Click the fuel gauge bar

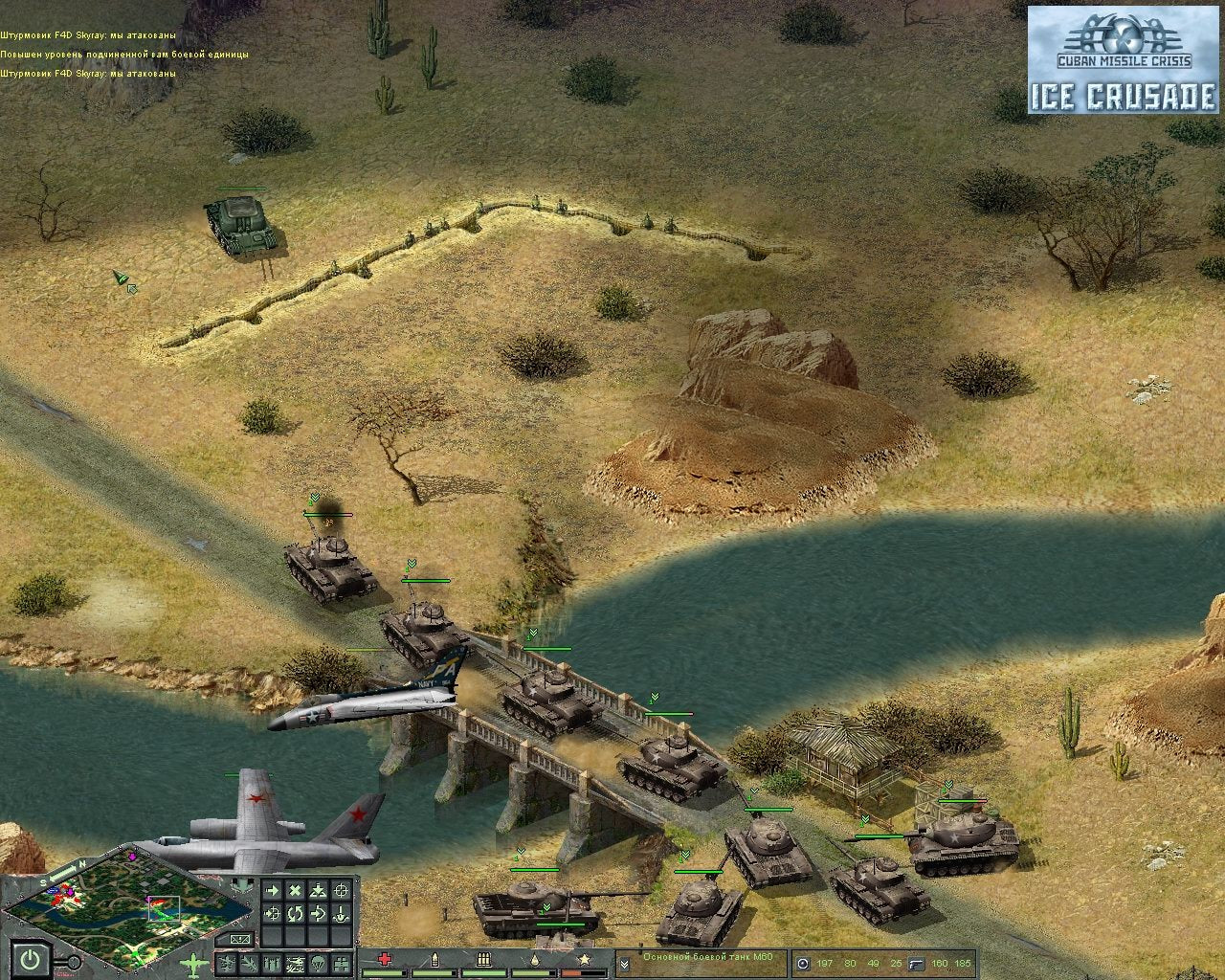click(536, 972)
